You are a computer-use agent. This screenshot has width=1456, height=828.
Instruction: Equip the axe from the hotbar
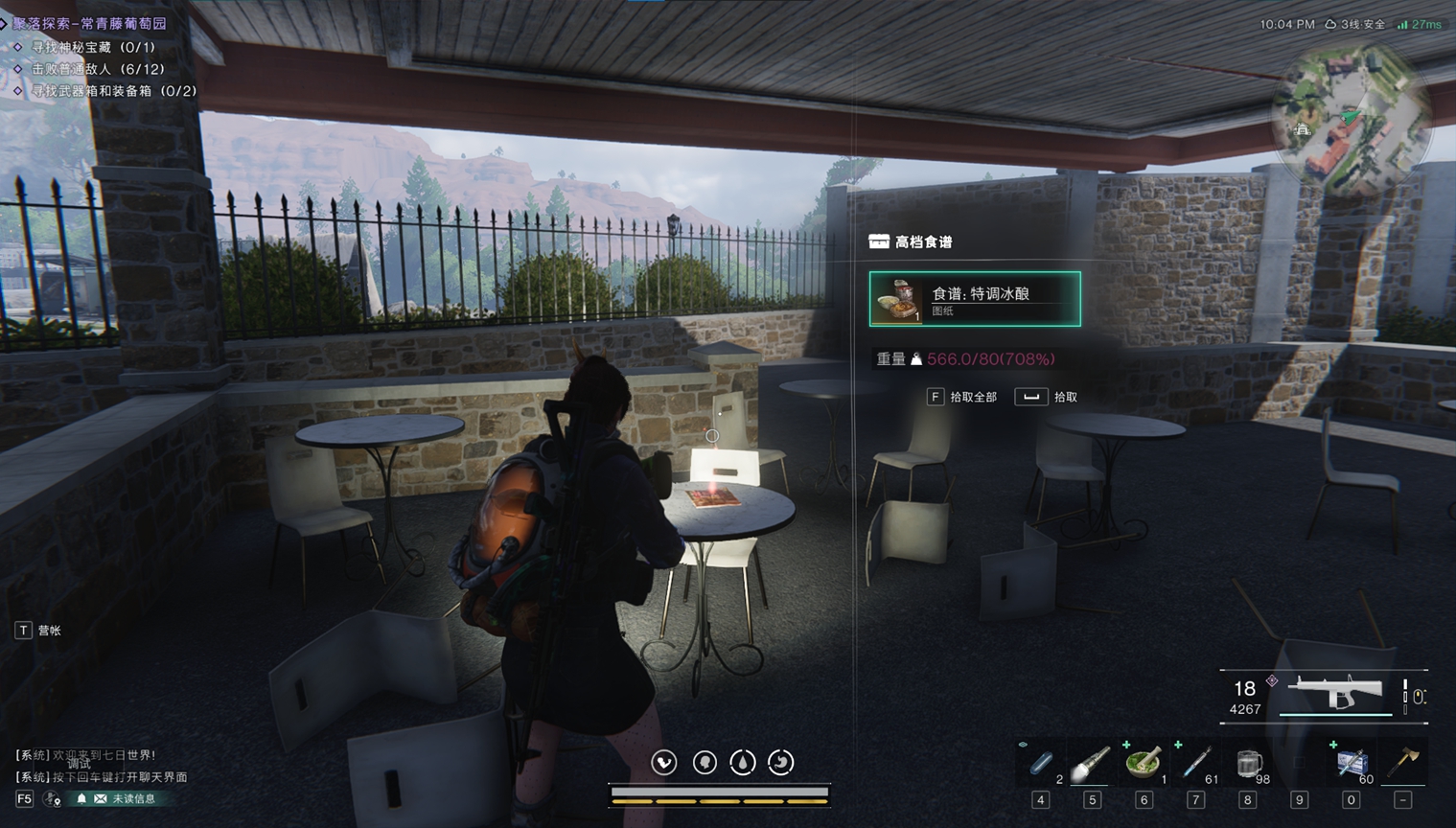[x=1403, y=764]
